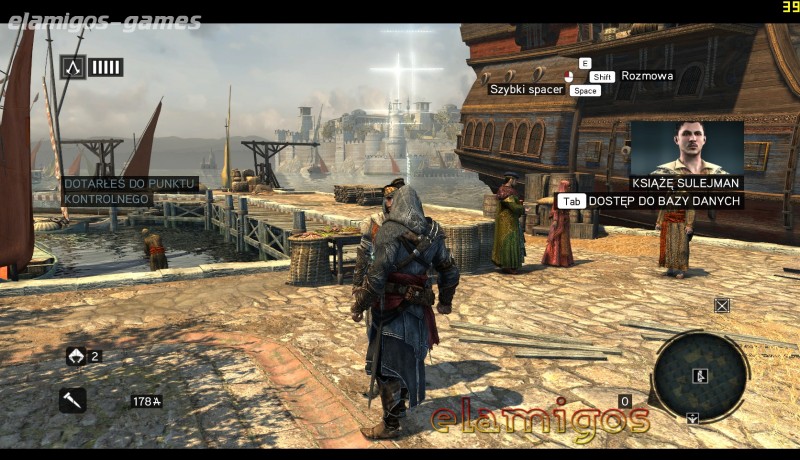Image resolution: width=800 pixels, height=460 pixels.
Task: Click the circular minimap
Action: [700, 377]
